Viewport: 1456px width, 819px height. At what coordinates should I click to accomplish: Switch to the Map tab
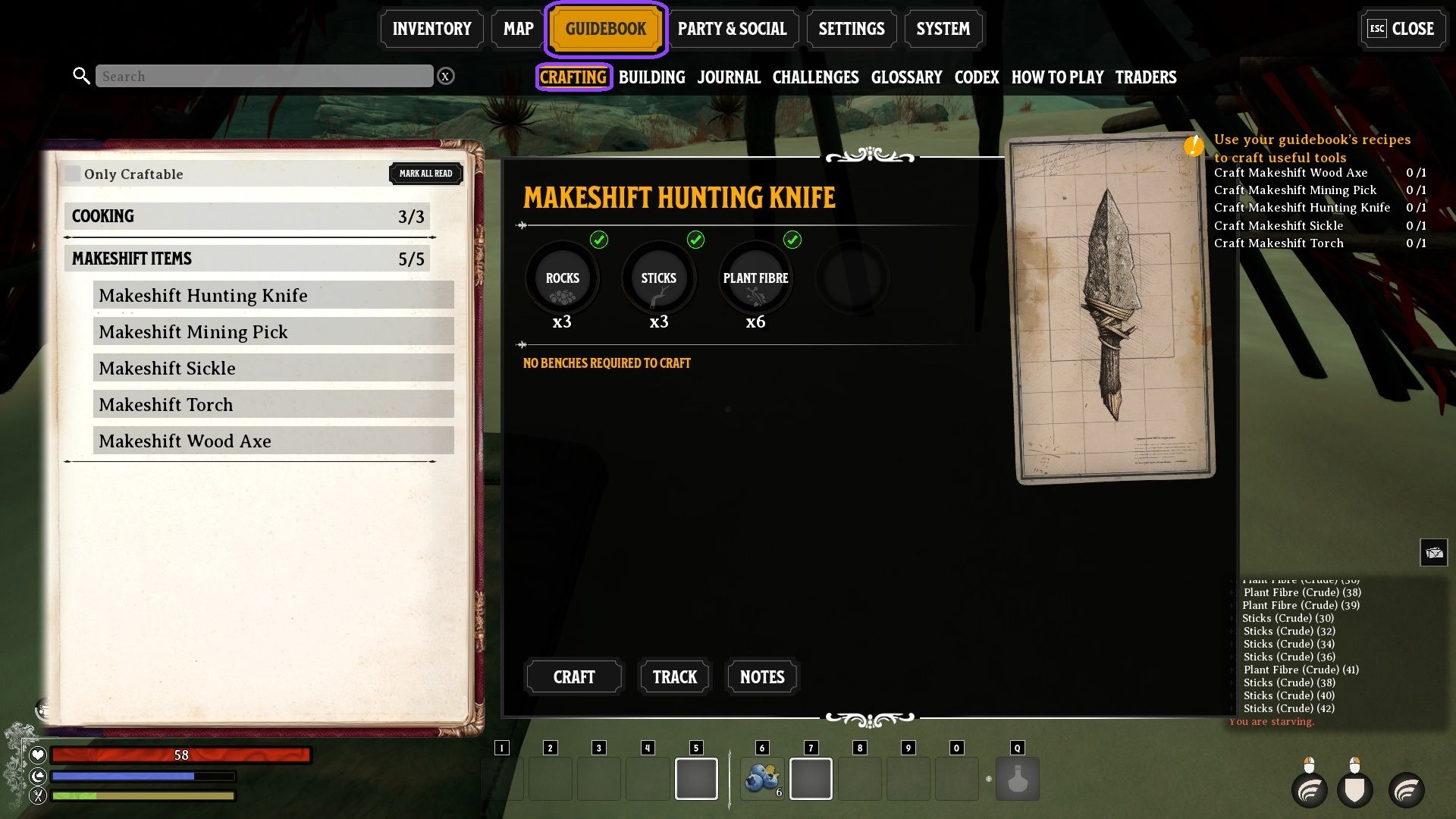518,29
